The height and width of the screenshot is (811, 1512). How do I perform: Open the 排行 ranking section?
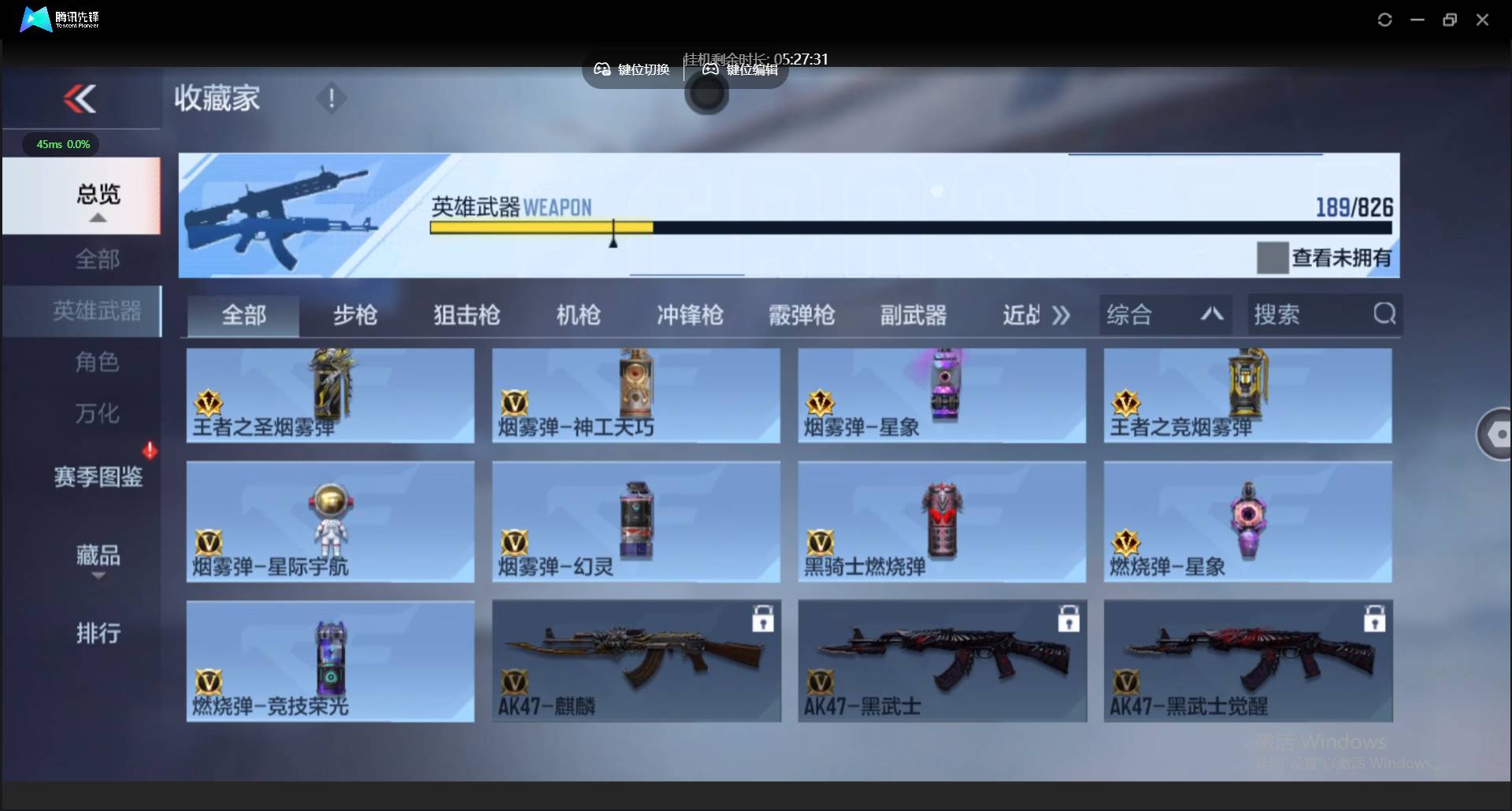click(98, 634)
